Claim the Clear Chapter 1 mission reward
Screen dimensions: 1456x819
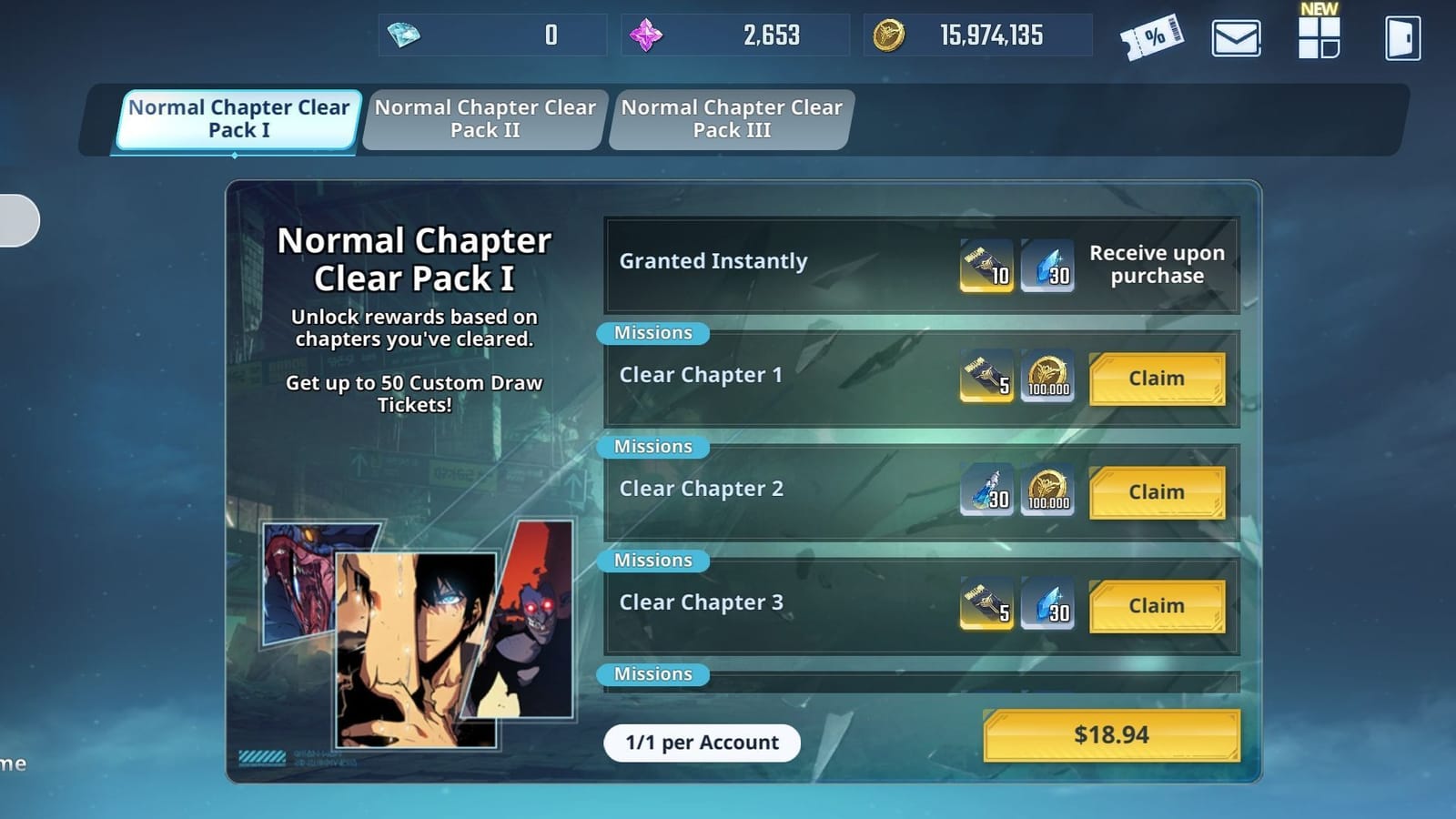1157,379
